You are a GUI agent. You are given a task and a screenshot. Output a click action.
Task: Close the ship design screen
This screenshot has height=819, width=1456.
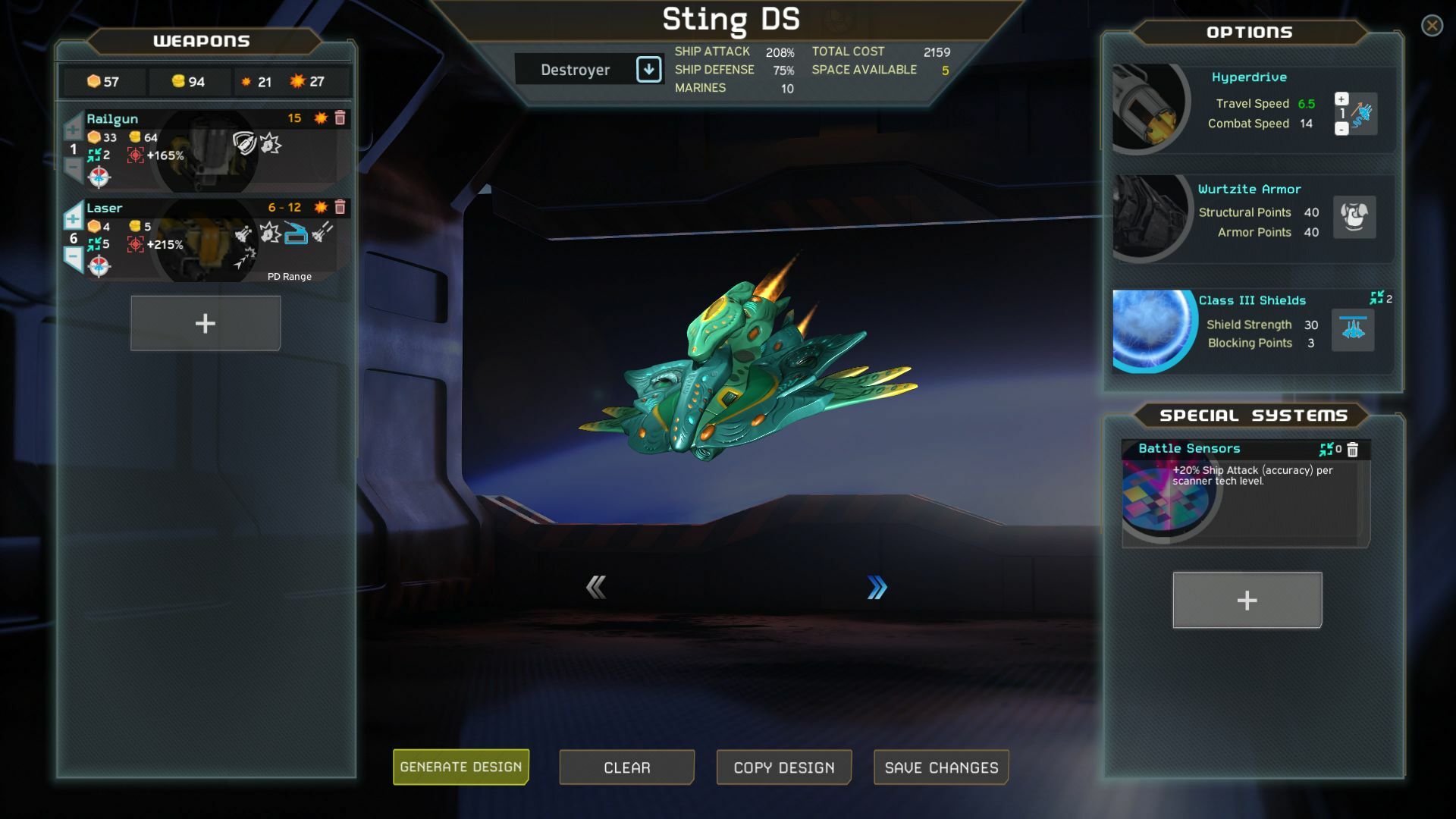1432,26
